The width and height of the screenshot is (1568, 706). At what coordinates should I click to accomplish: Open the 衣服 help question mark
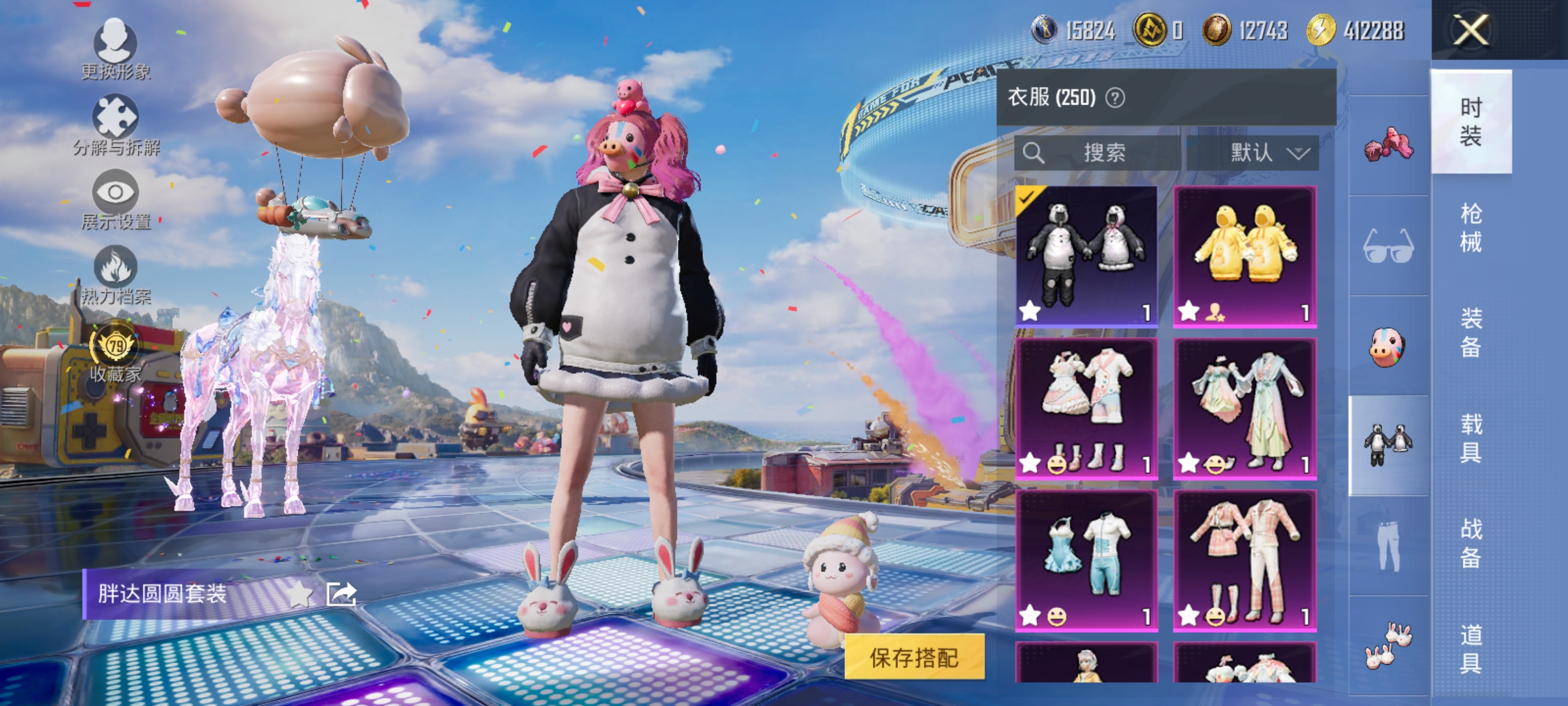click(1115, 96)
